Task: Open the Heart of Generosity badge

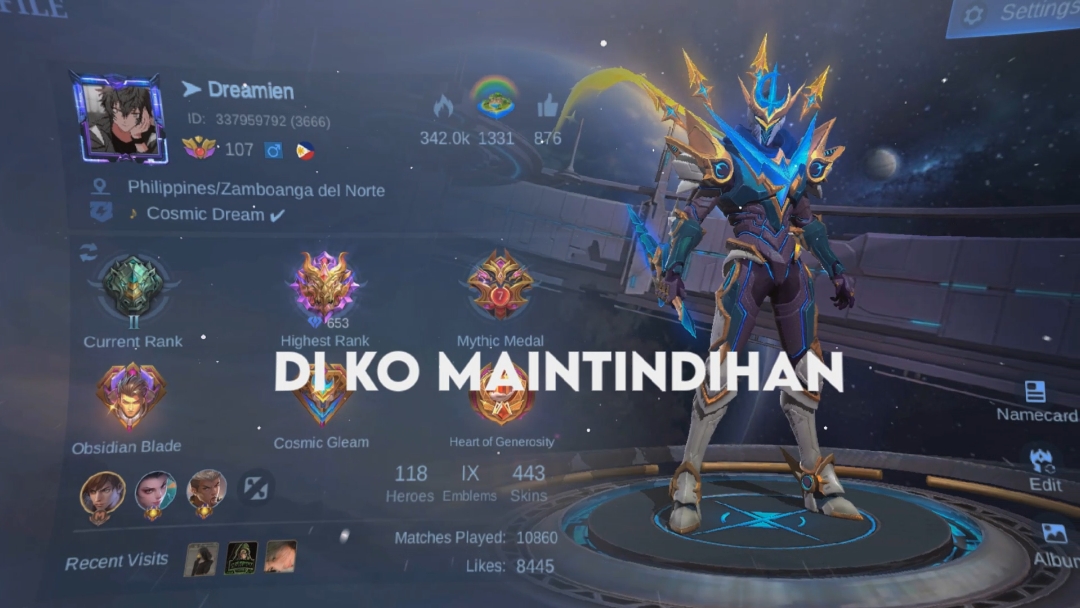Action: point(501,400)
